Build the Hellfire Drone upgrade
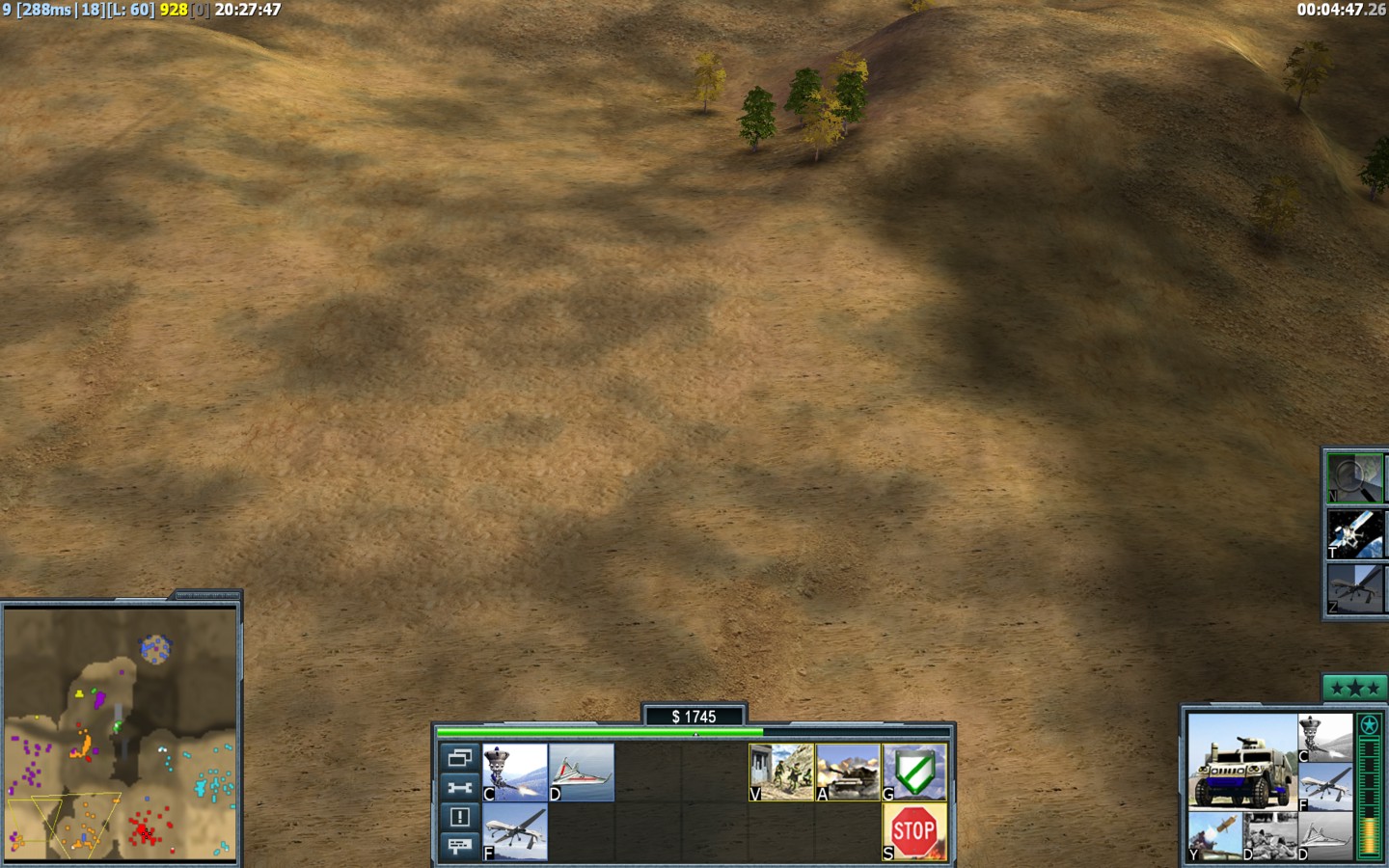 pyautogui.click(x=515, y=831)
